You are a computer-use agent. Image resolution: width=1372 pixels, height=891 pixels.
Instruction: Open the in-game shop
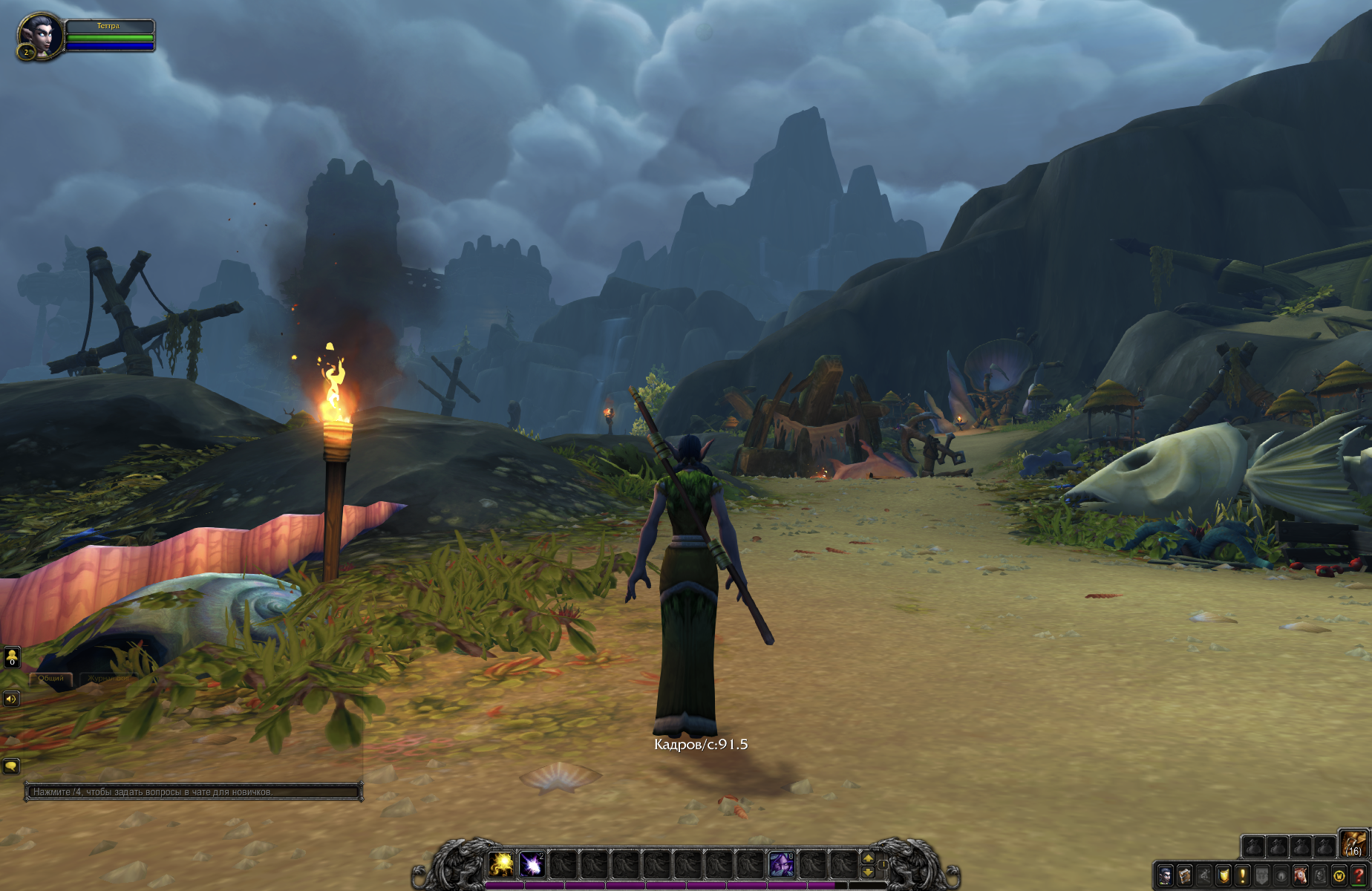pos(1339,875)
